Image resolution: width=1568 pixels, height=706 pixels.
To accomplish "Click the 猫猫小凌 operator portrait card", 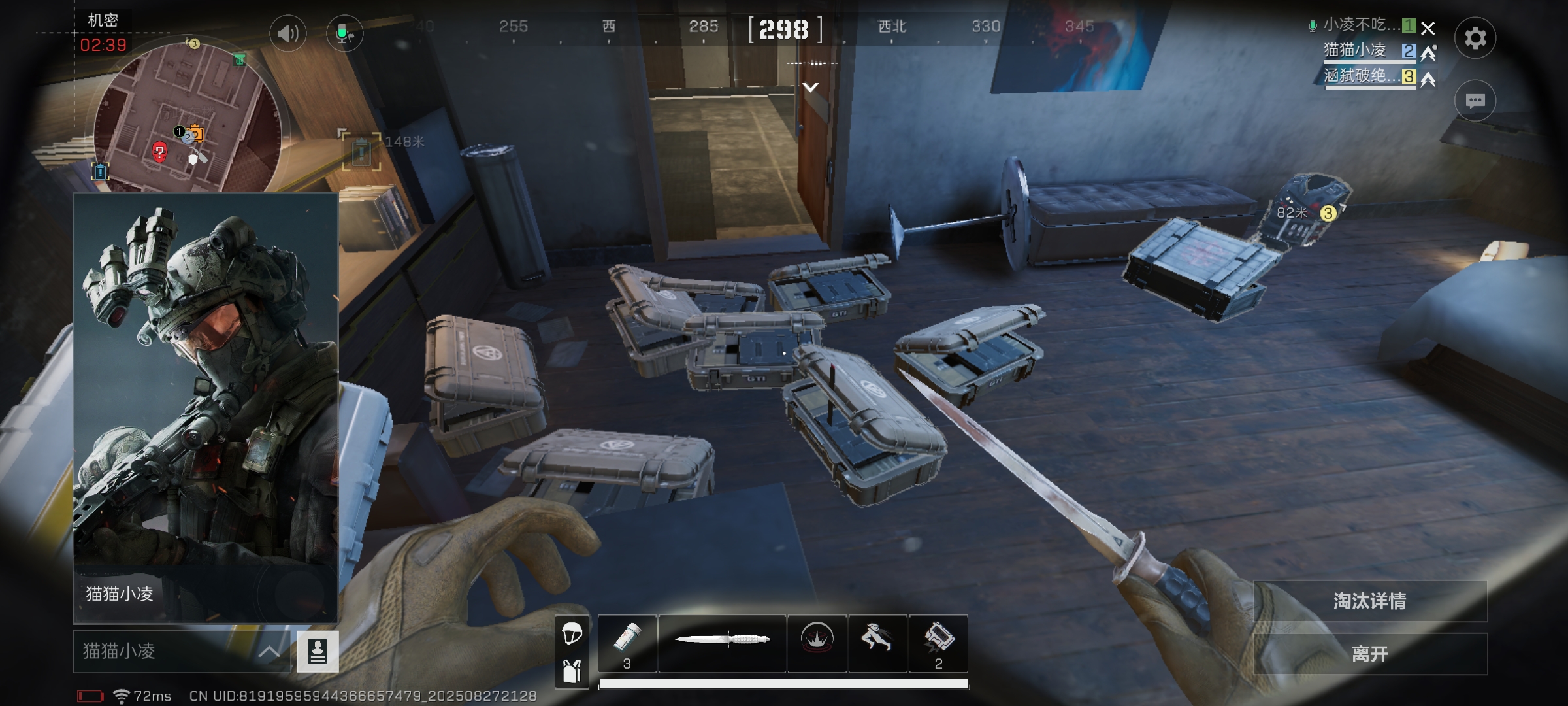I will pyautogui.click(x=205, y=407).
